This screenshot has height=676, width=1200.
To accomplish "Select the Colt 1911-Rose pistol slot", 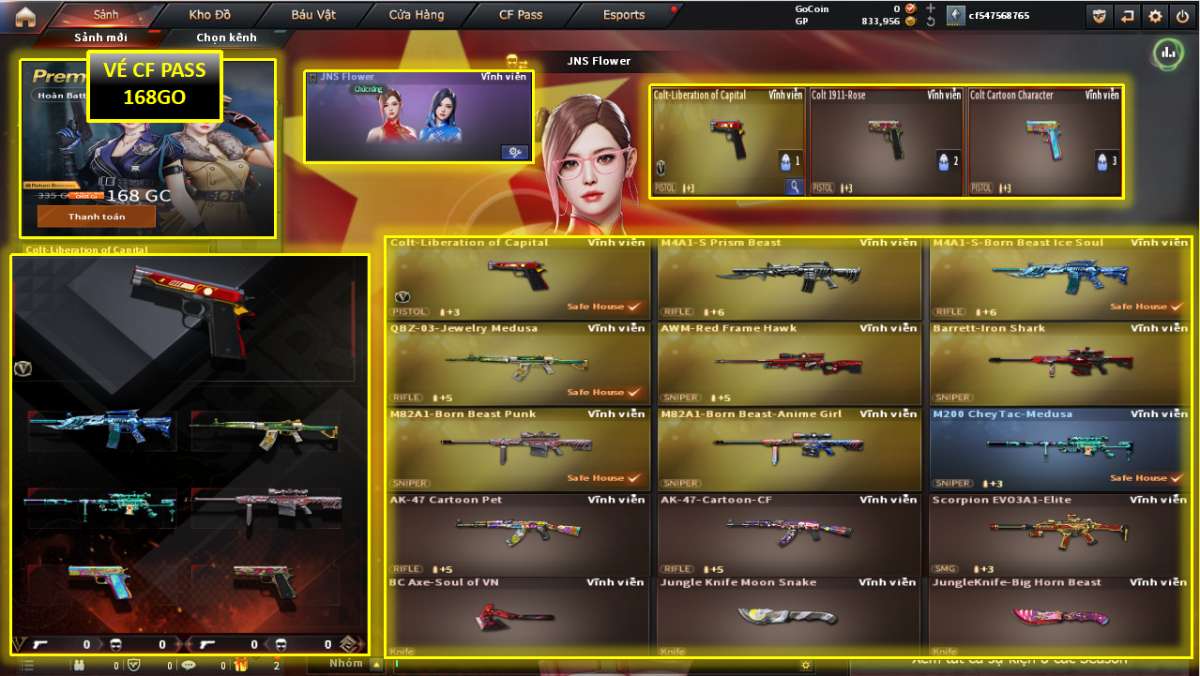I will (886, 141).
